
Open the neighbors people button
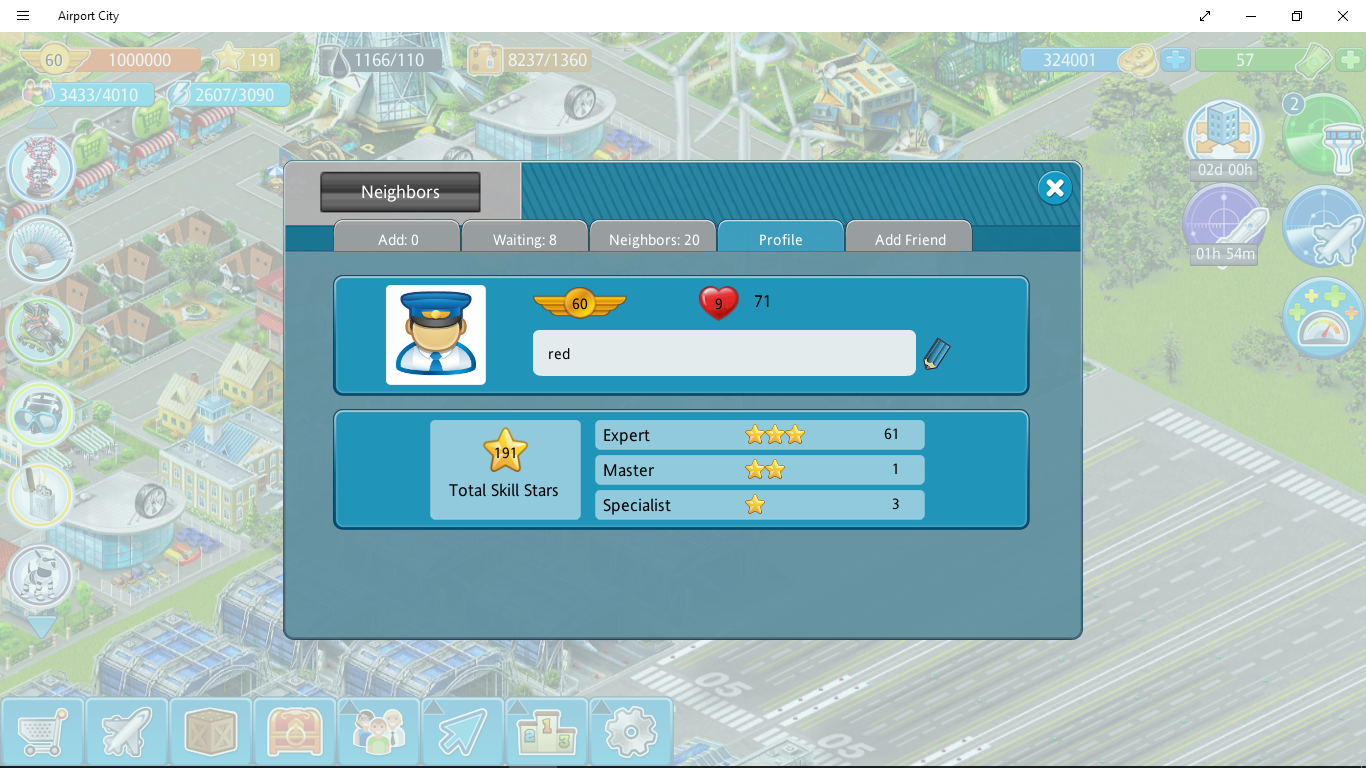click(378, 733)
